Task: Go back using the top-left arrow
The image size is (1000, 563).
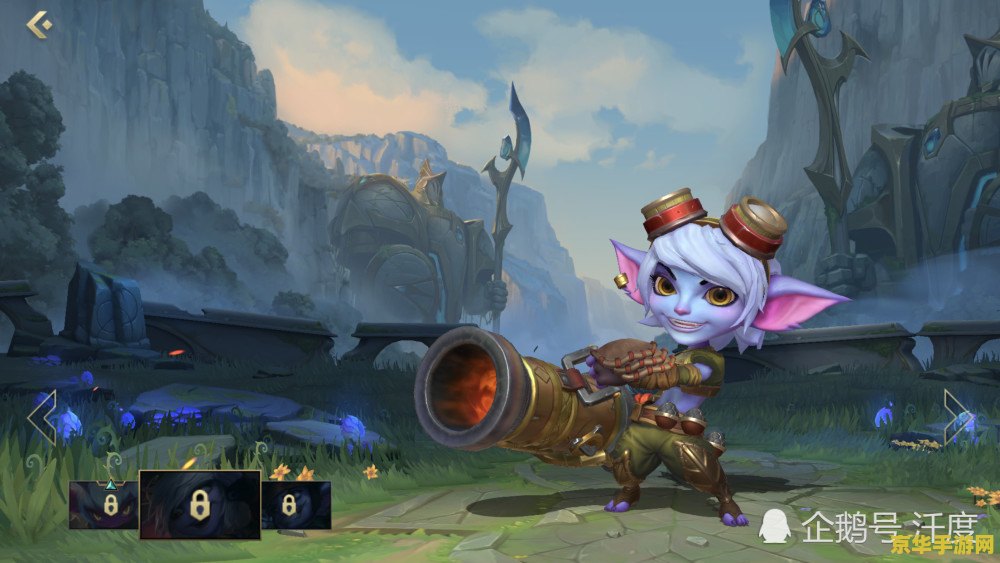Action: click(x=39, y=24)
